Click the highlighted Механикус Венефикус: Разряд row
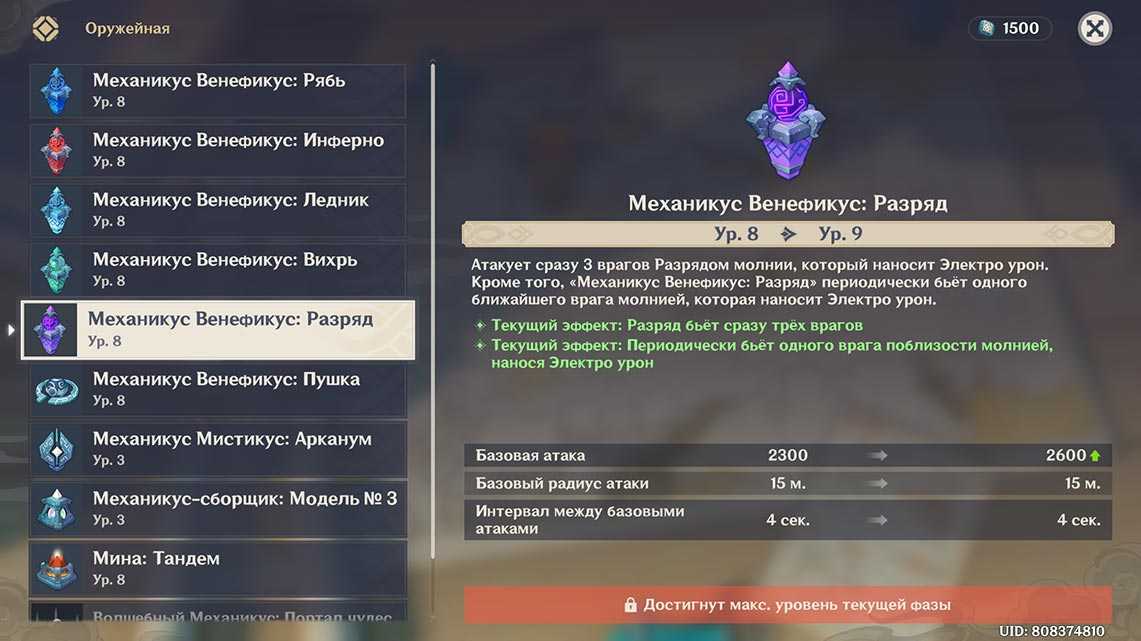The height and width of the screenshot is (641, 1141). point(218,330)
